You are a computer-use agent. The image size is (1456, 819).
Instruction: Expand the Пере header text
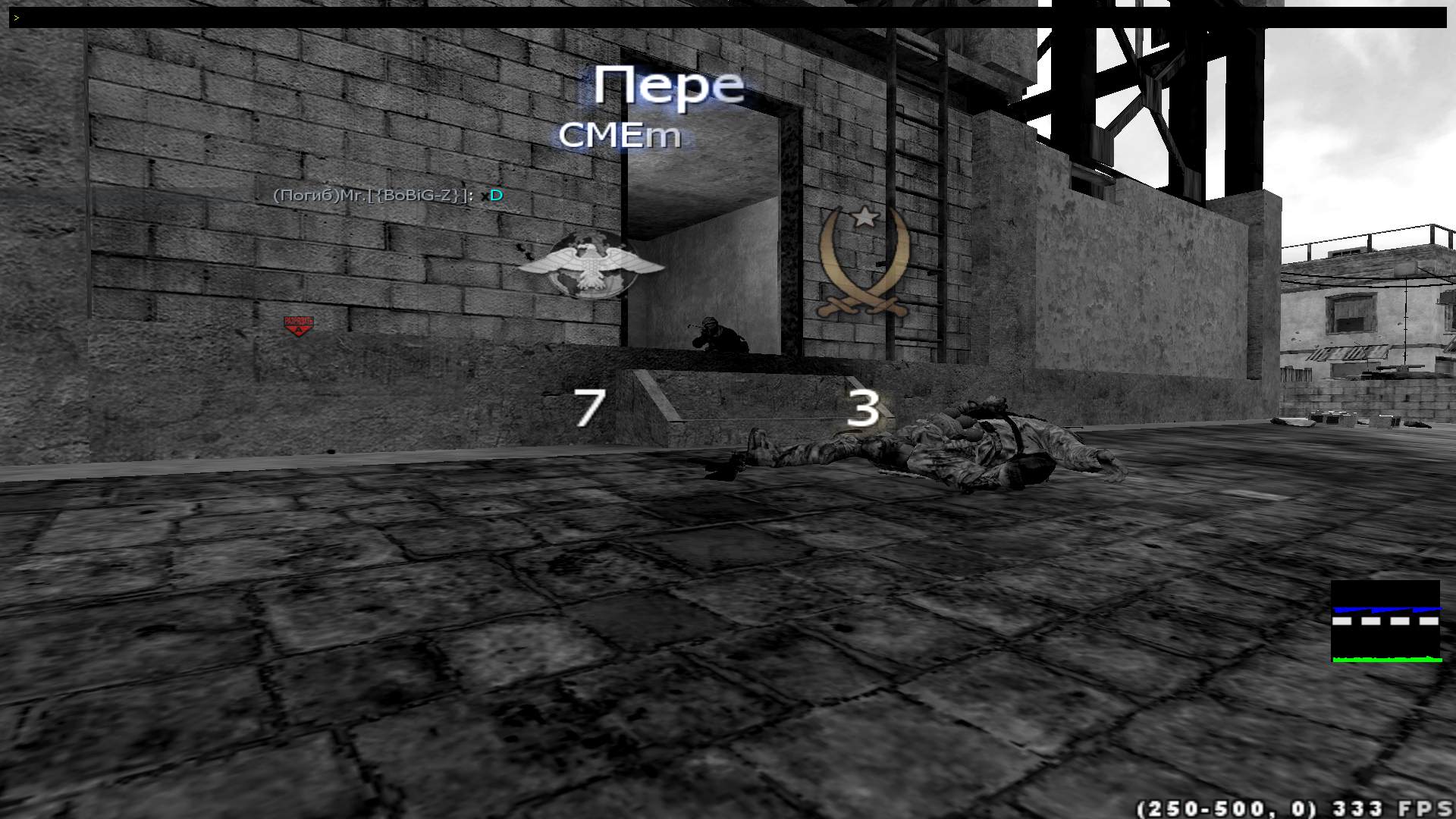(670, 86)
